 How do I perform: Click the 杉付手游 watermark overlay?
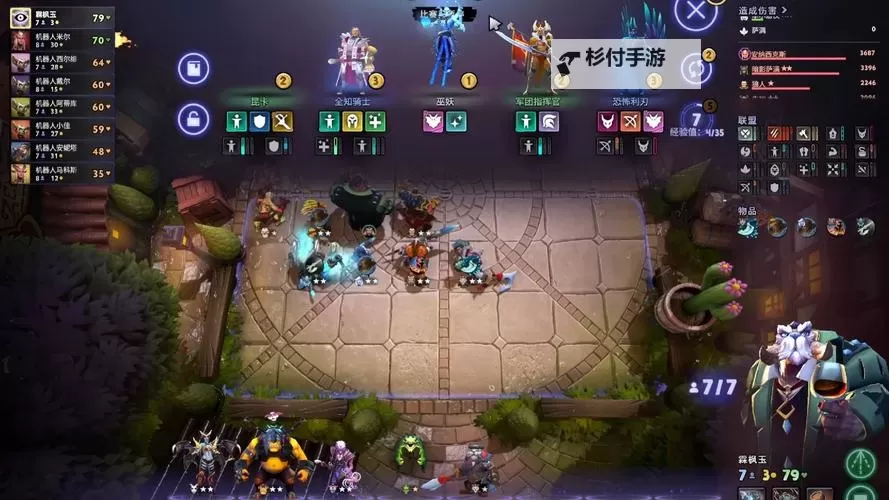(x=625, y=59)
